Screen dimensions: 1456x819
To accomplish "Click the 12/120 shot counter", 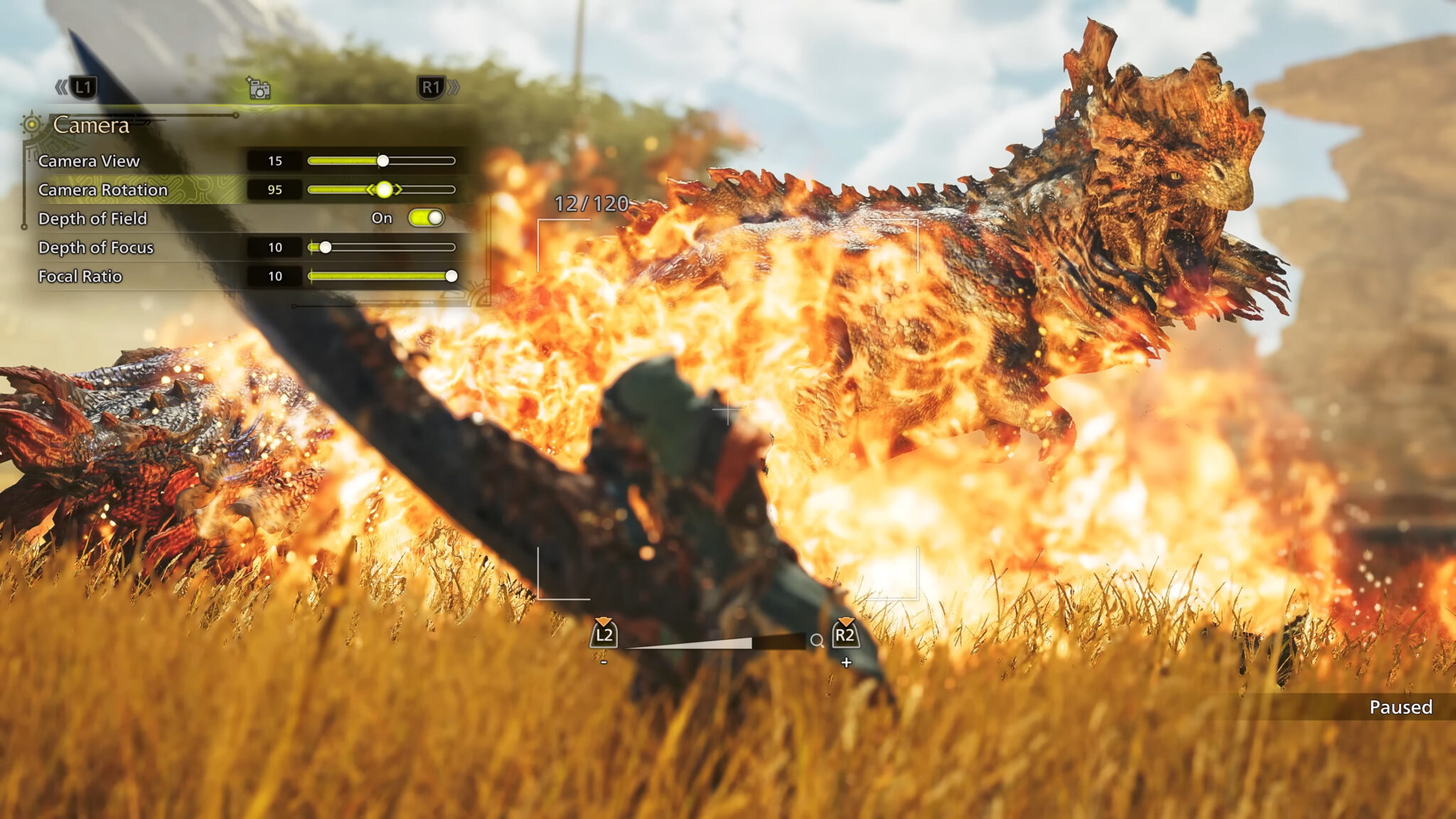I will [x=591, y=203].
